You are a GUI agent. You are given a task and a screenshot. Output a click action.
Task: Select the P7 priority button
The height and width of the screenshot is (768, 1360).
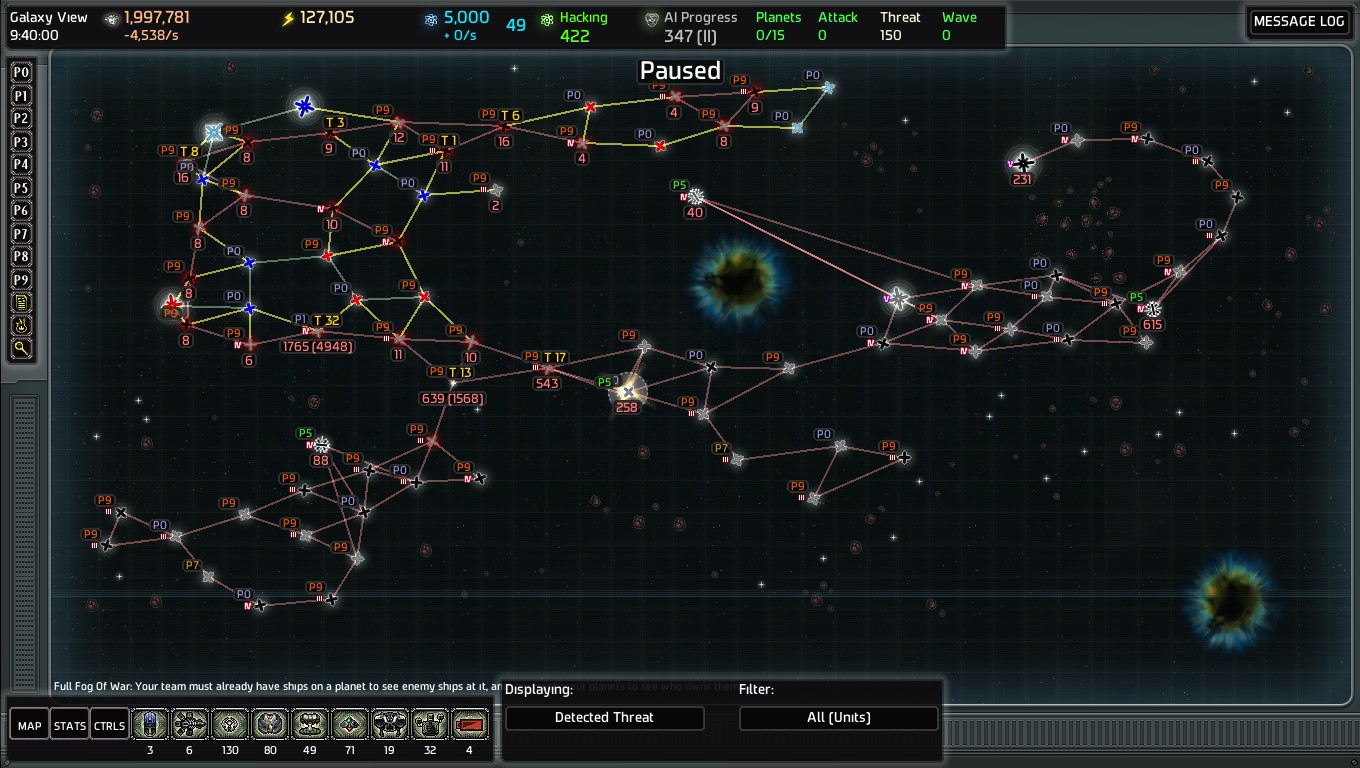tap(21, 233)
